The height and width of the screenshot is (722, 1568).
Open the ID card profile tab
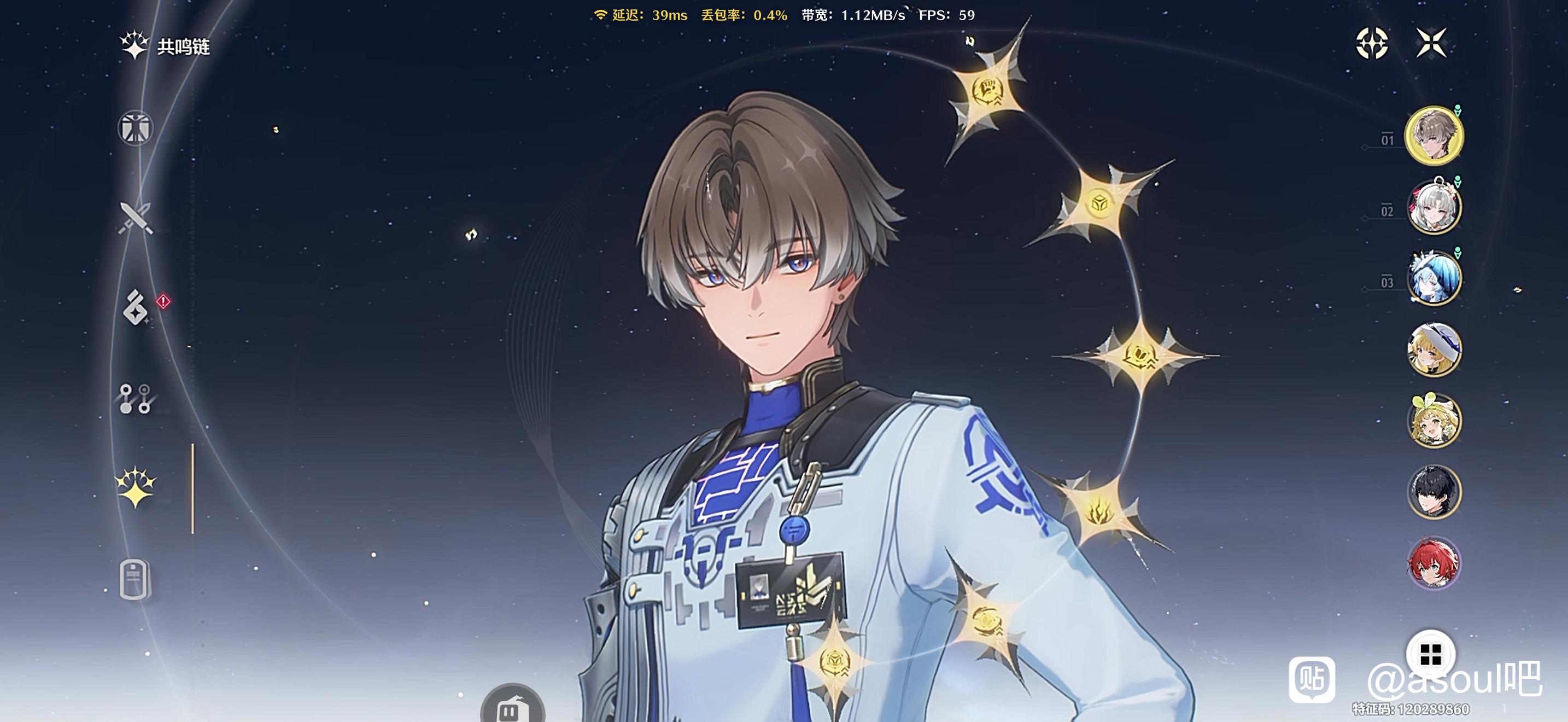click(134, 578)
